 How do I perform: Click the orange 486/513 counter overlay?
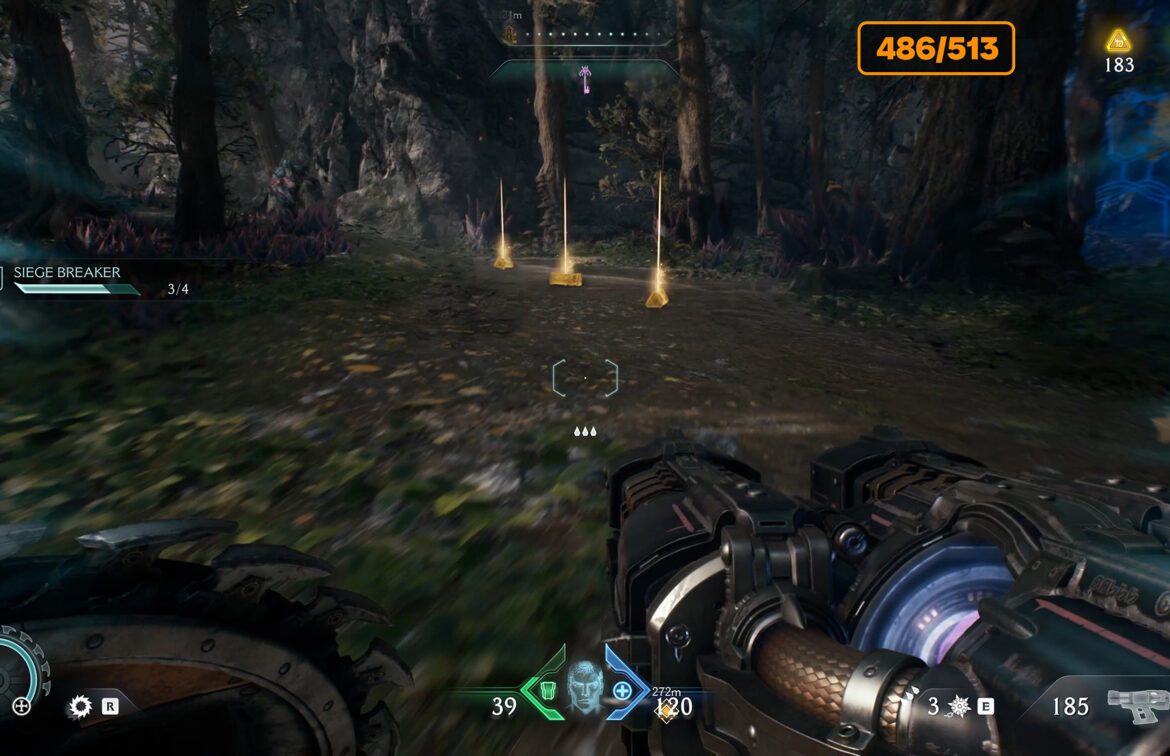pyautogui.click(x=936, y=48)
